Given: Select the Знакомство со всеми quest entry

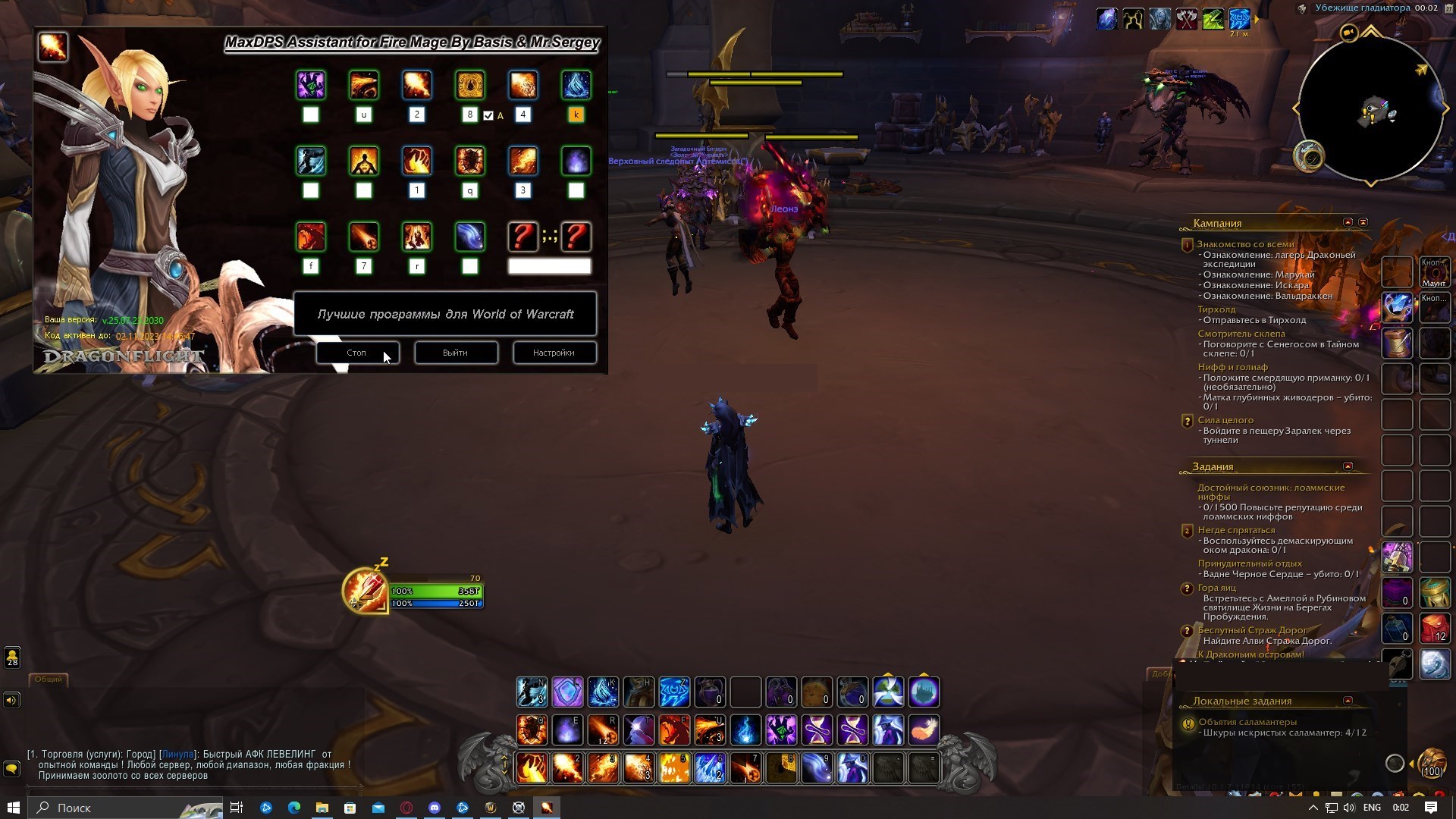Looking at the screenshot, I should click(1245, 244).
